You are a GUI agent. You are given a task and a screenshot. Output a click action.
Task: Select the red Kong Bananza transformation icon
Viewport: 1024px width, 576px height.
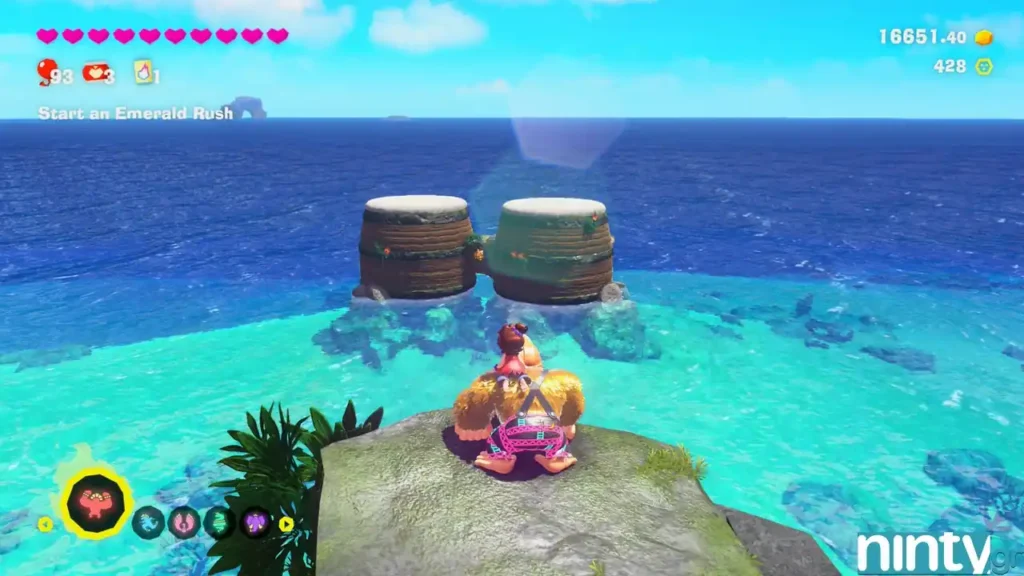point(98,503)
